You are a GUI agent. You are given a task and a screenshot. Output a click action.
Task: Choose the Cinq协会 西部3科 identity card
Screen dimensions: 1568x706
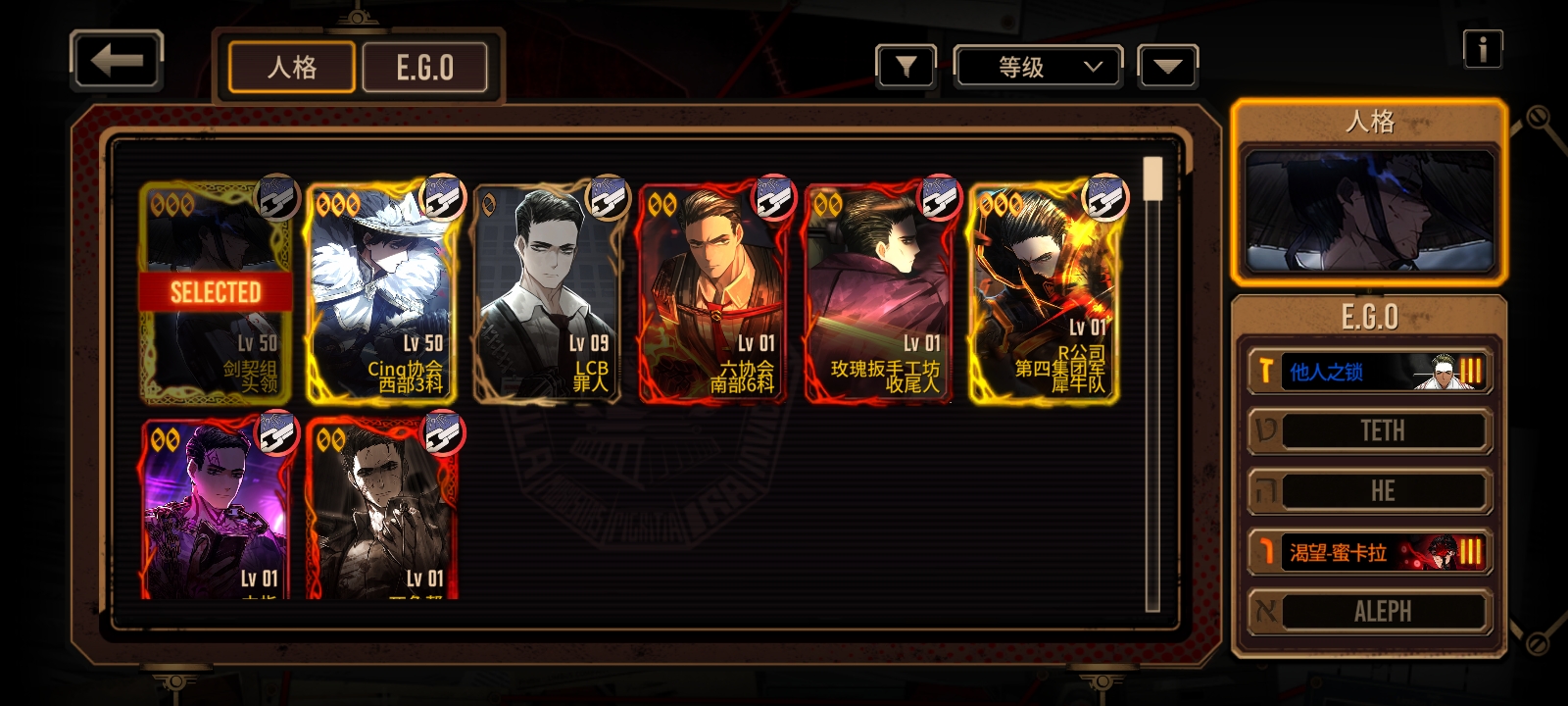point(380,292)
